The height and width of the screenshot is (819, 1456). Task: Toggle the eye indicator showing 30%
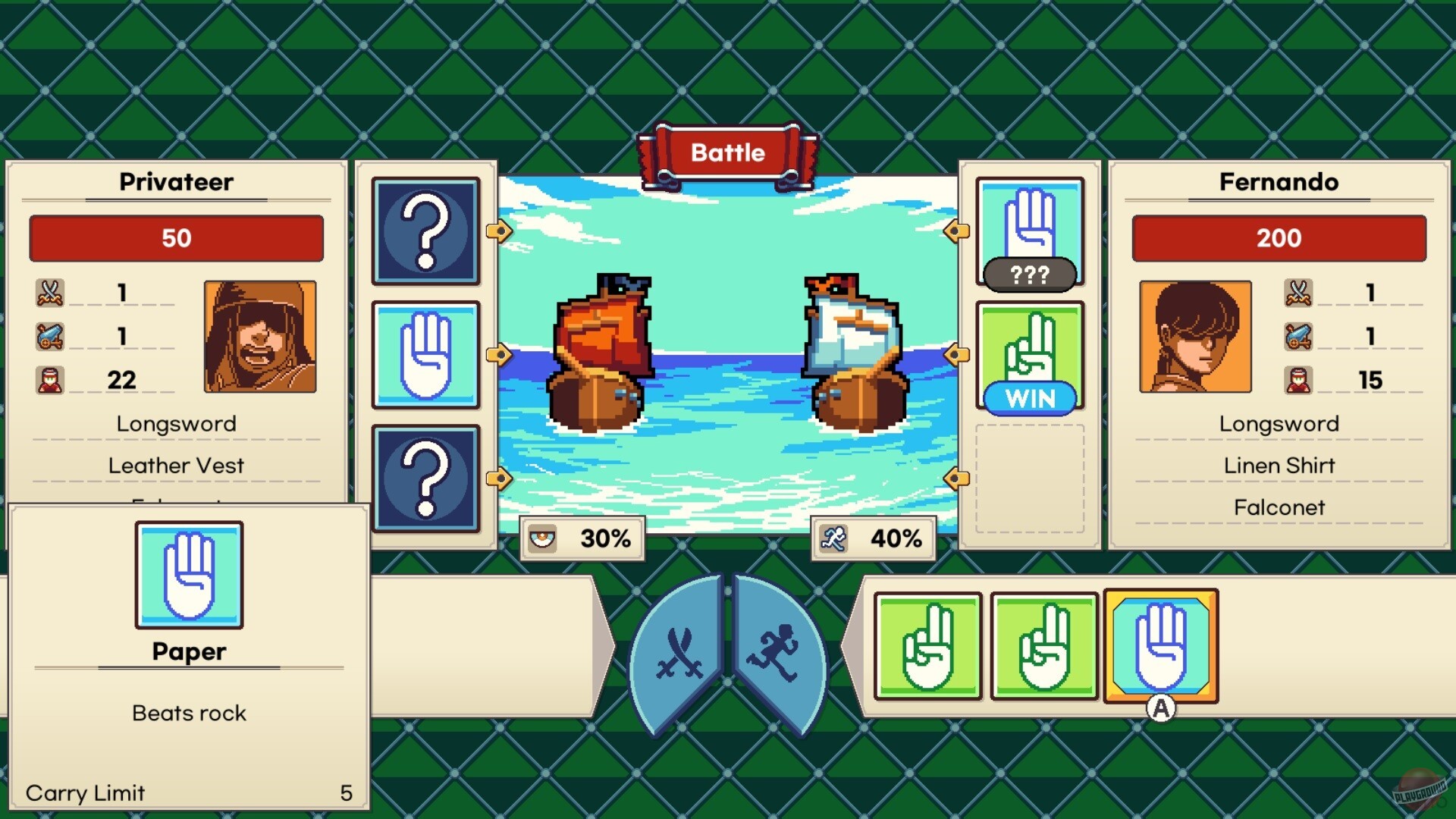(x=582, y=538)
